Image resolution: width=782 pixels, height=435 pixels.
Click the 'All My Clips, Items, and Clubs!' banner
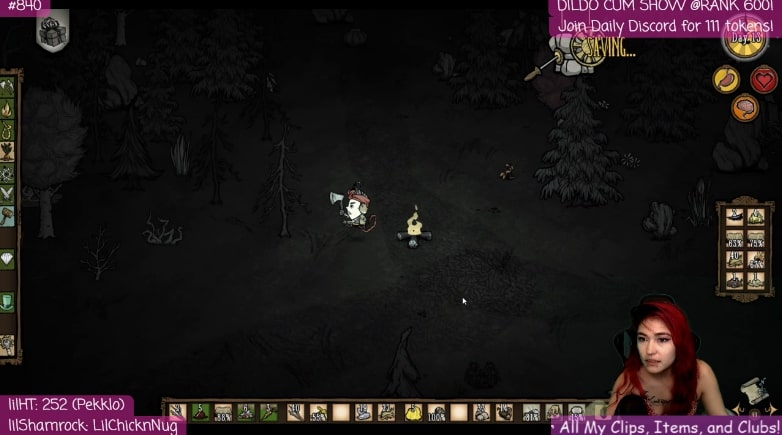coord(668,427)
